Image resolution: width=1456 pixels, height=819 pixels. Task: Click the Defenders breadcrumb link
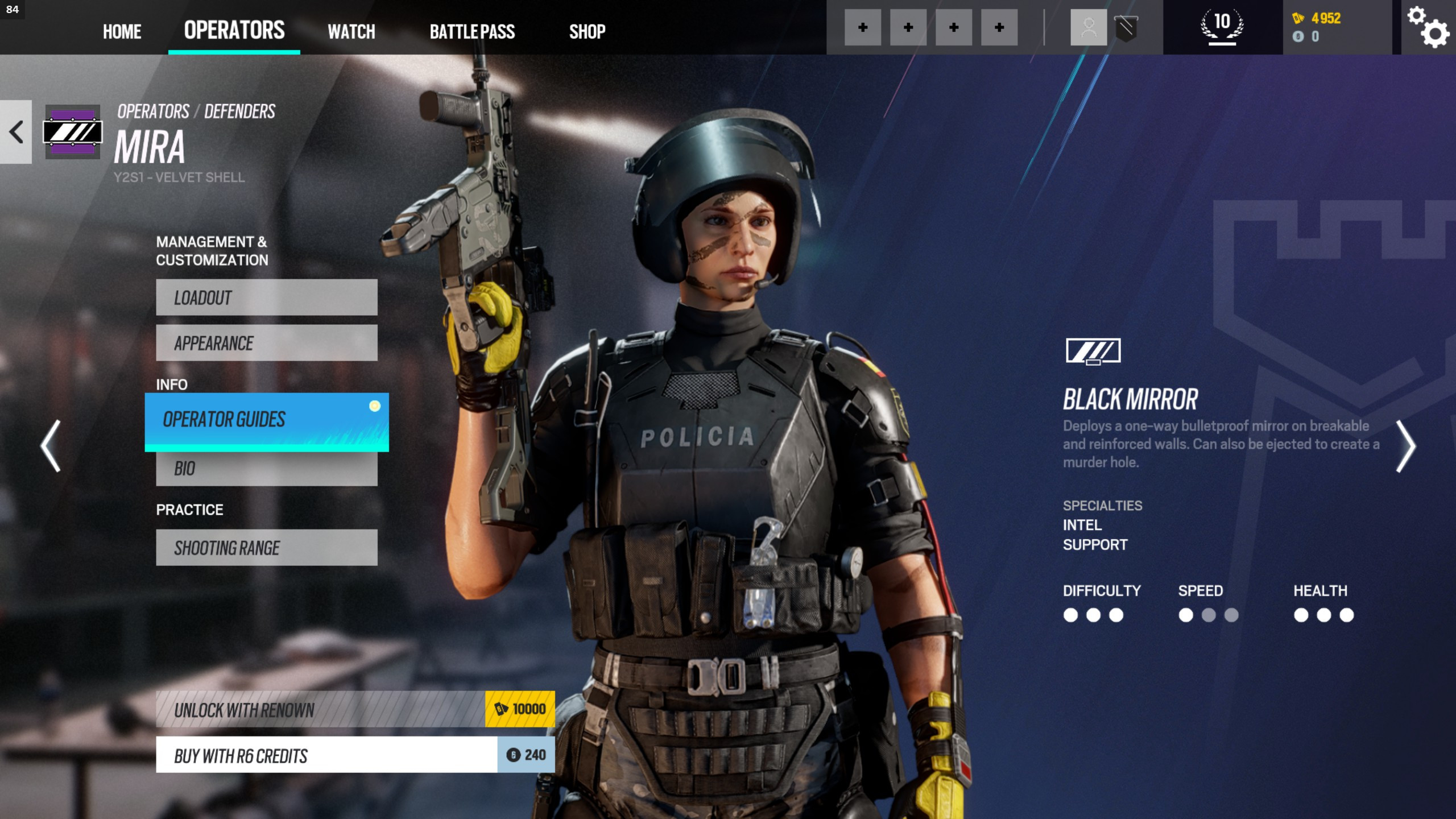(x=239, y=111)
